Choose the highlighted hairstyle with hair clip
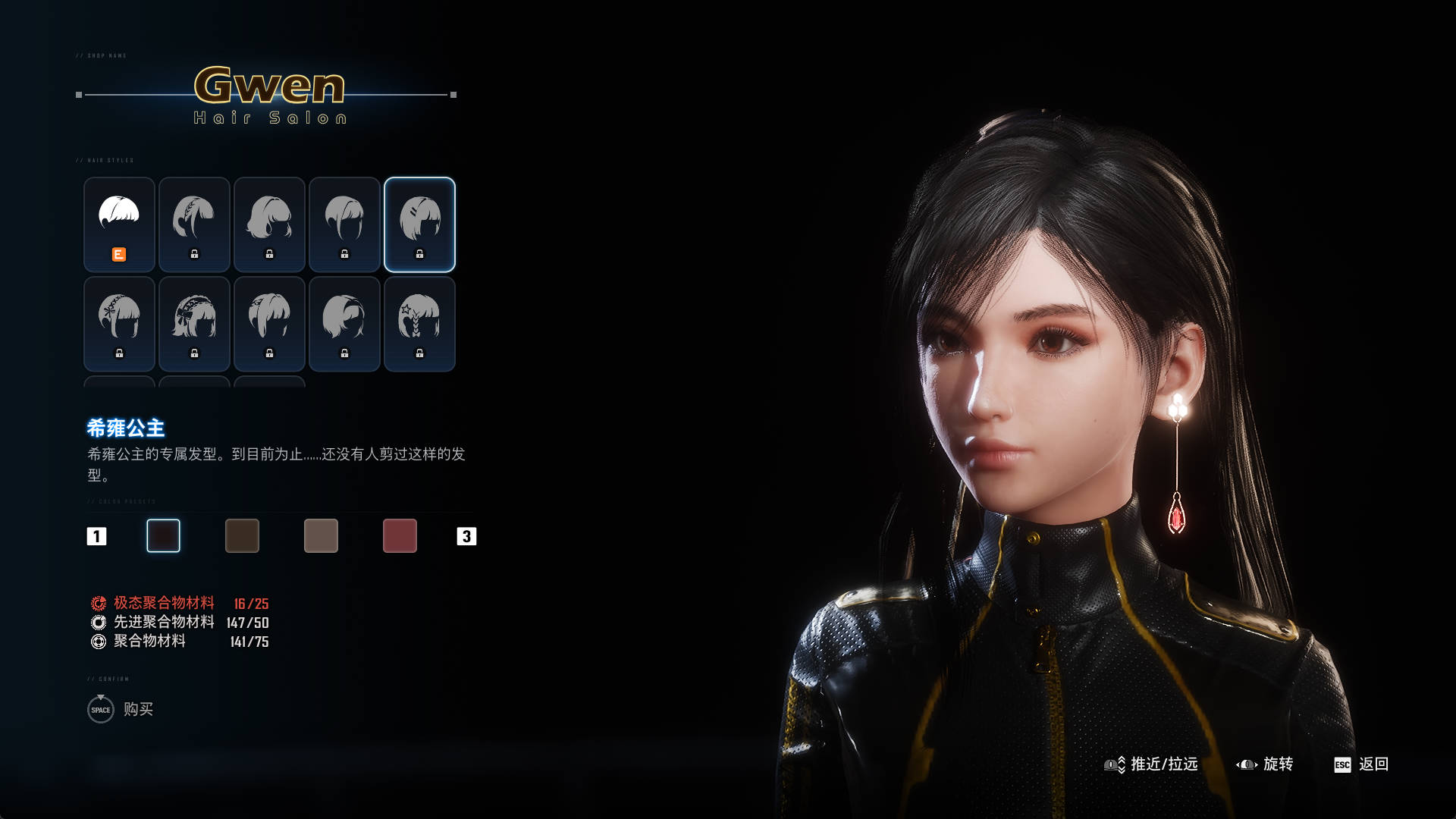 [419, 224]
